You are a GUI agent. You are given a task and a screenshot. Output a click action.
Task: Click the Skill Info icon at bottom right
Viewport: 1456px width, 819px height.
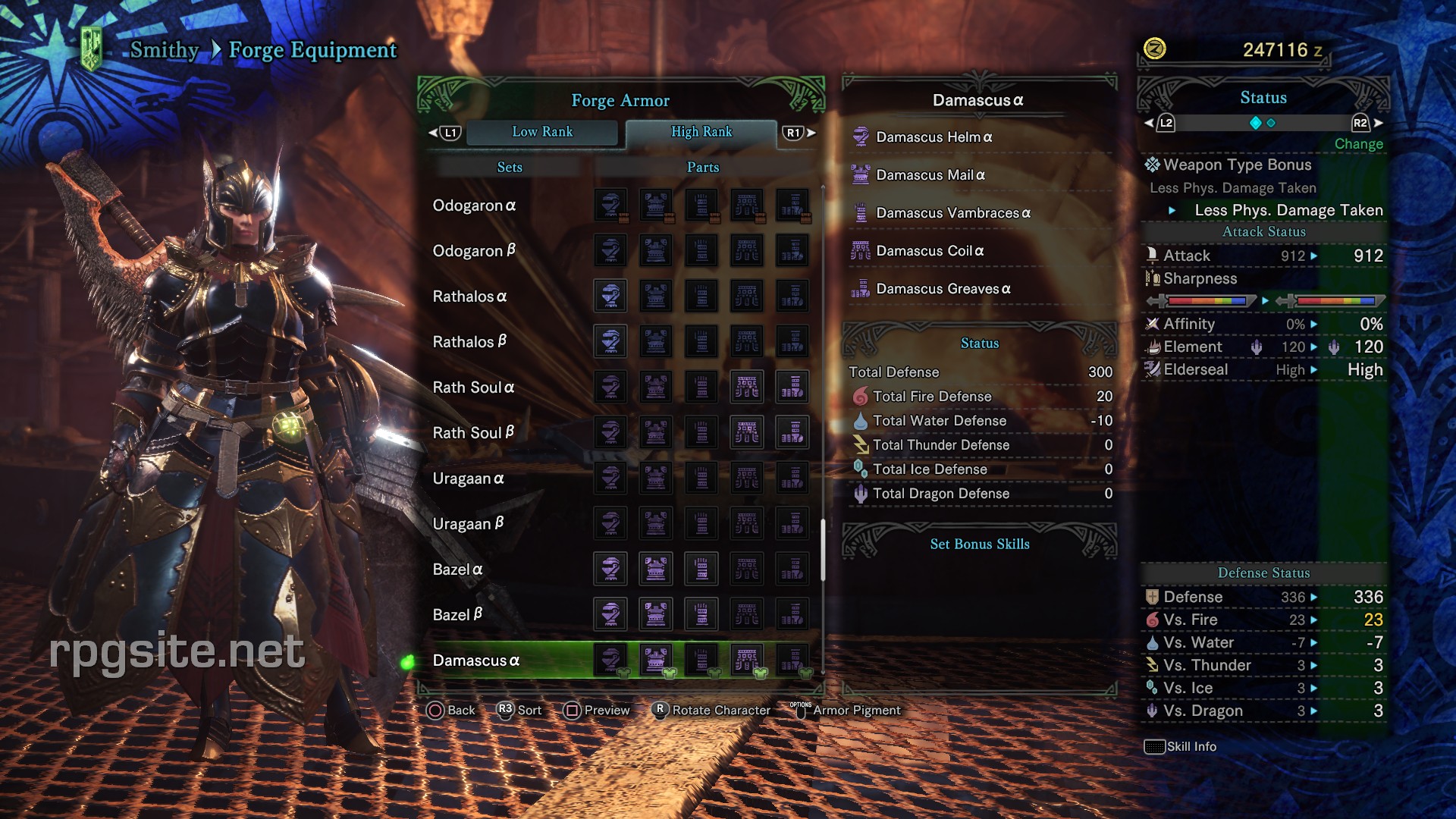(x=1156, y=746)
